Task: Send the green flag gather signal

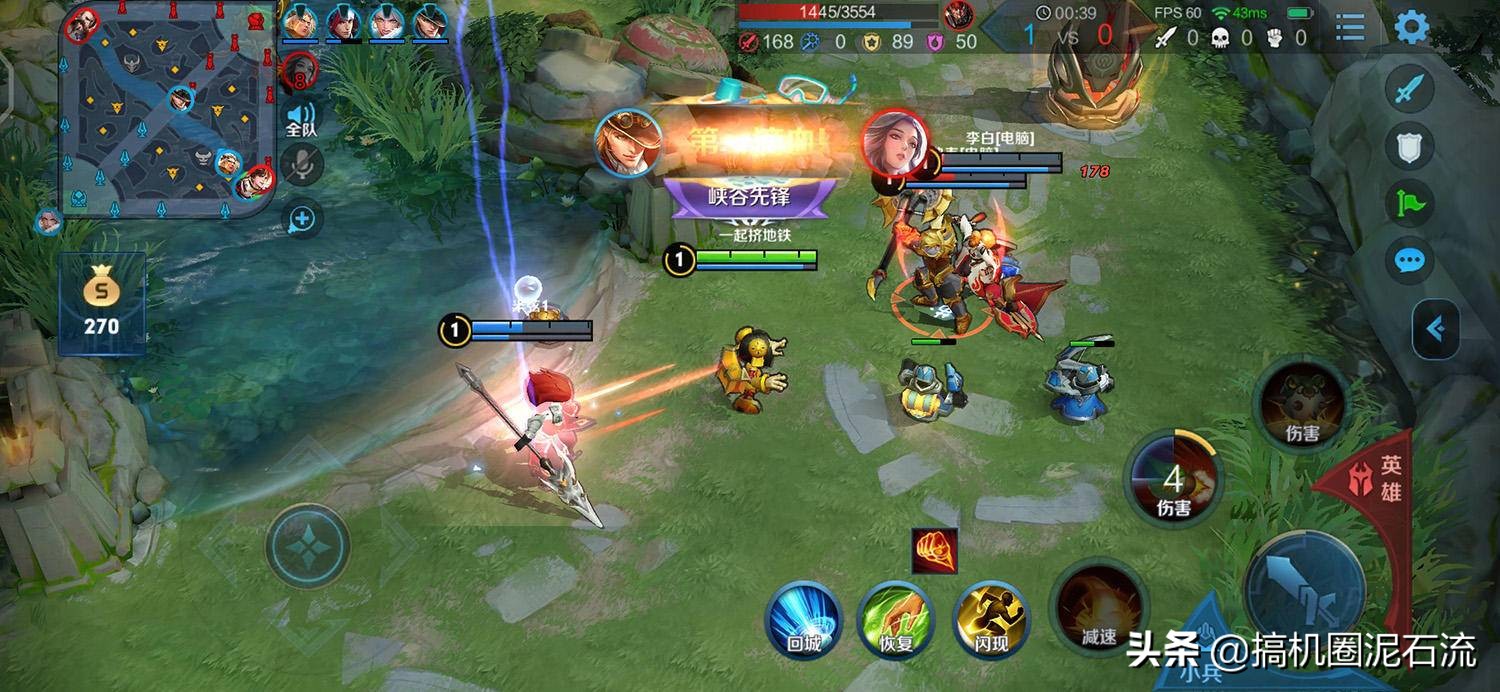Action: click(1410, 205)
